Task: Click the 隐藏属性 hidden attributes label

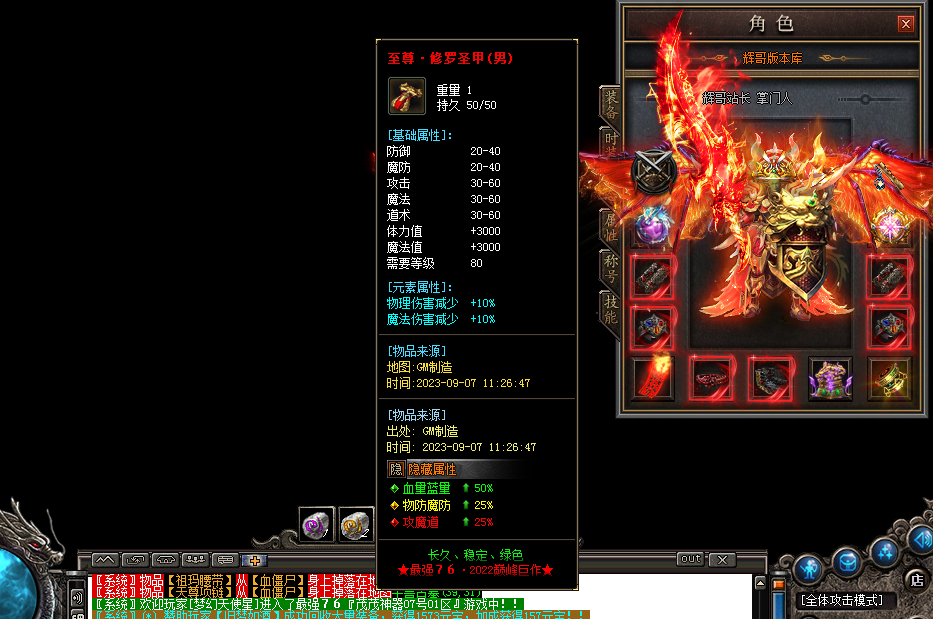Action: tap(431, 469)
